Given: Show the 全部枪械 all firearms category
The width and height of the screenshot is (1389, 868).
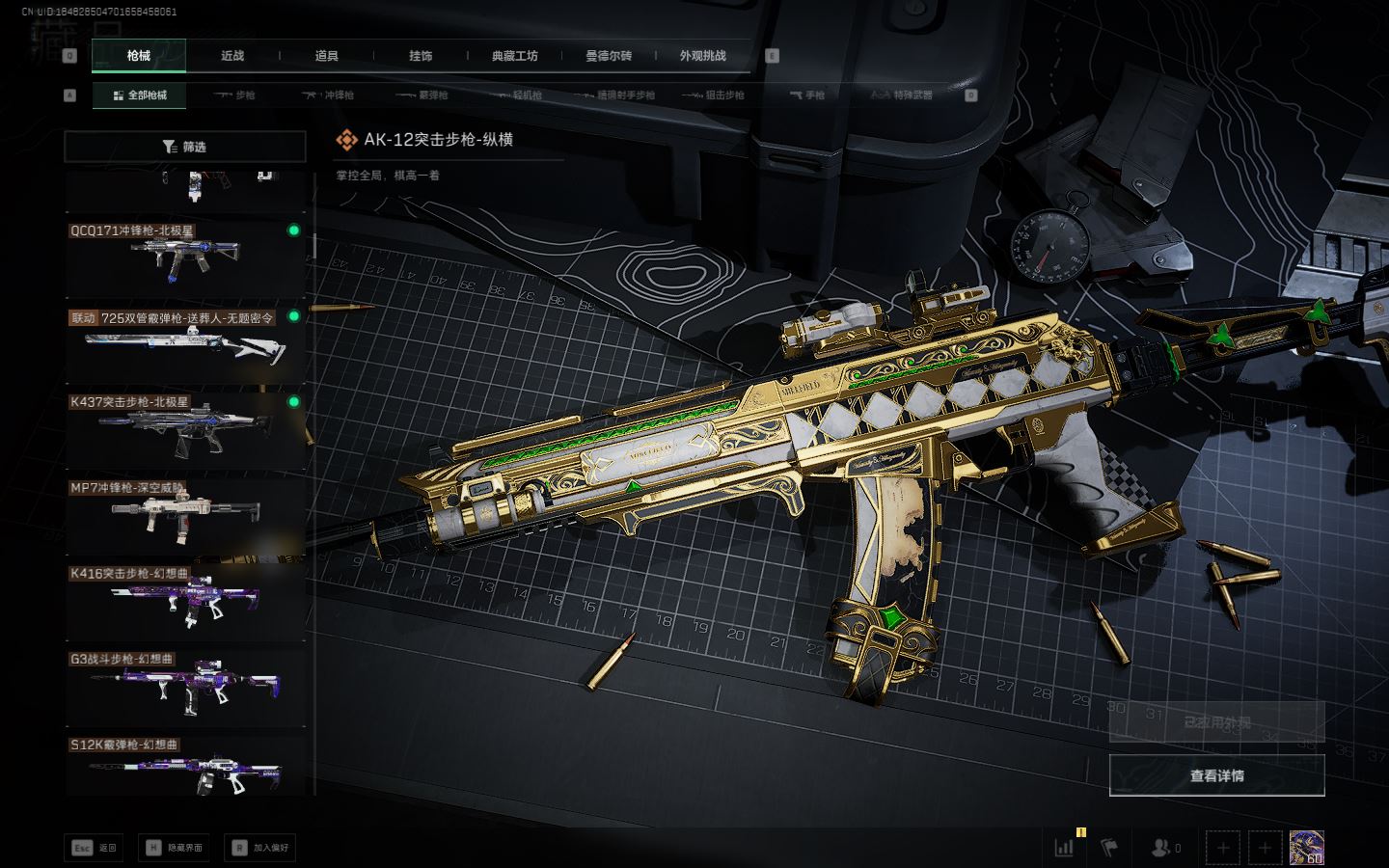Looking at the screenshot, I should [140, 95].
